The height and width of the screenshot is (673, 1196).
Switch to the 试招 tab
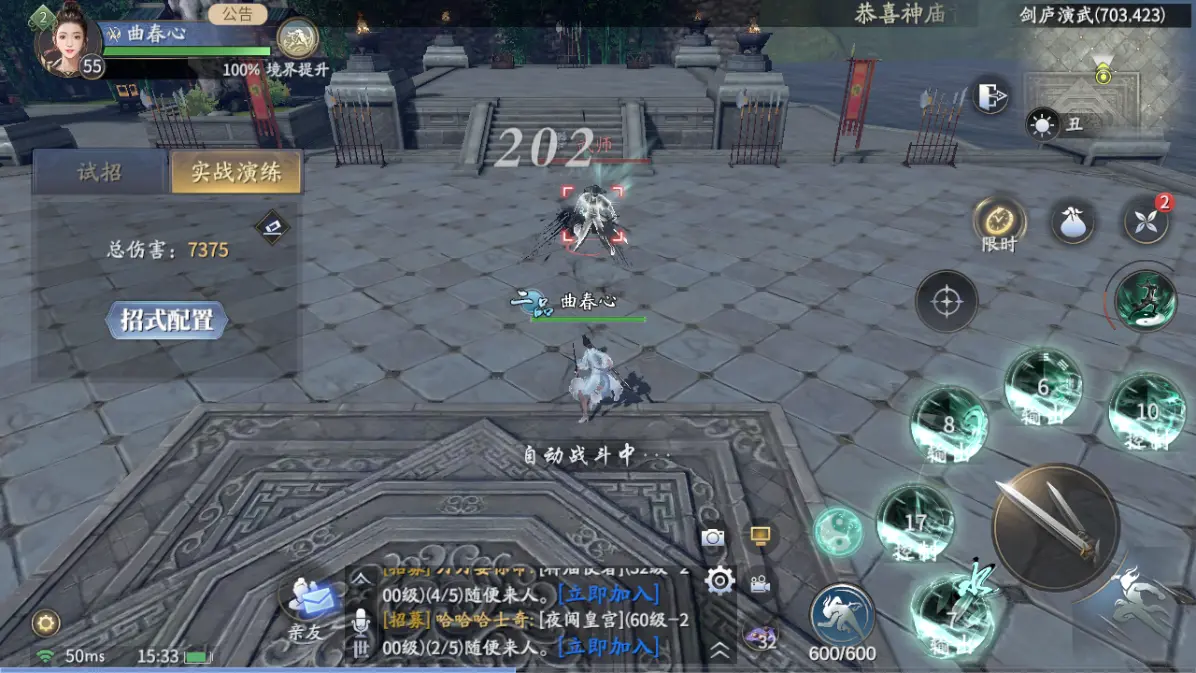[x=99, y=172]
